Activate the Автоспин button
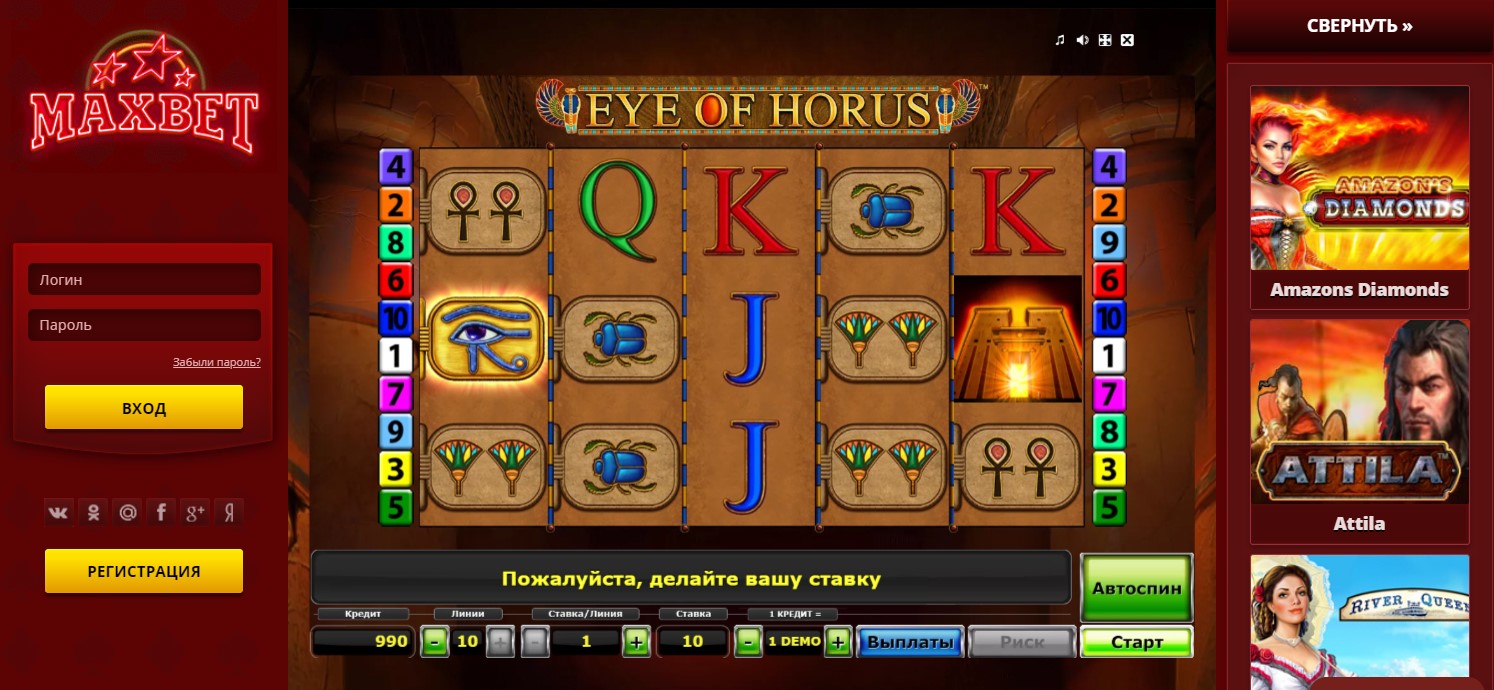The height and width of the screenshot is (690, 1494). 1137,588
